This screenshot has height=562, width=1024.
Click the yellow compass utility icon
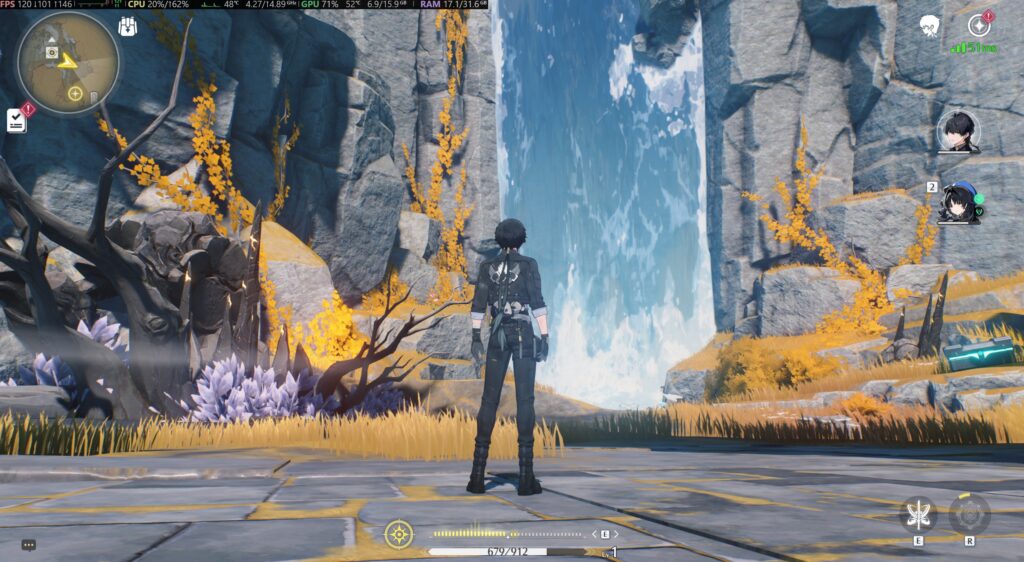(x=398, y=534)
